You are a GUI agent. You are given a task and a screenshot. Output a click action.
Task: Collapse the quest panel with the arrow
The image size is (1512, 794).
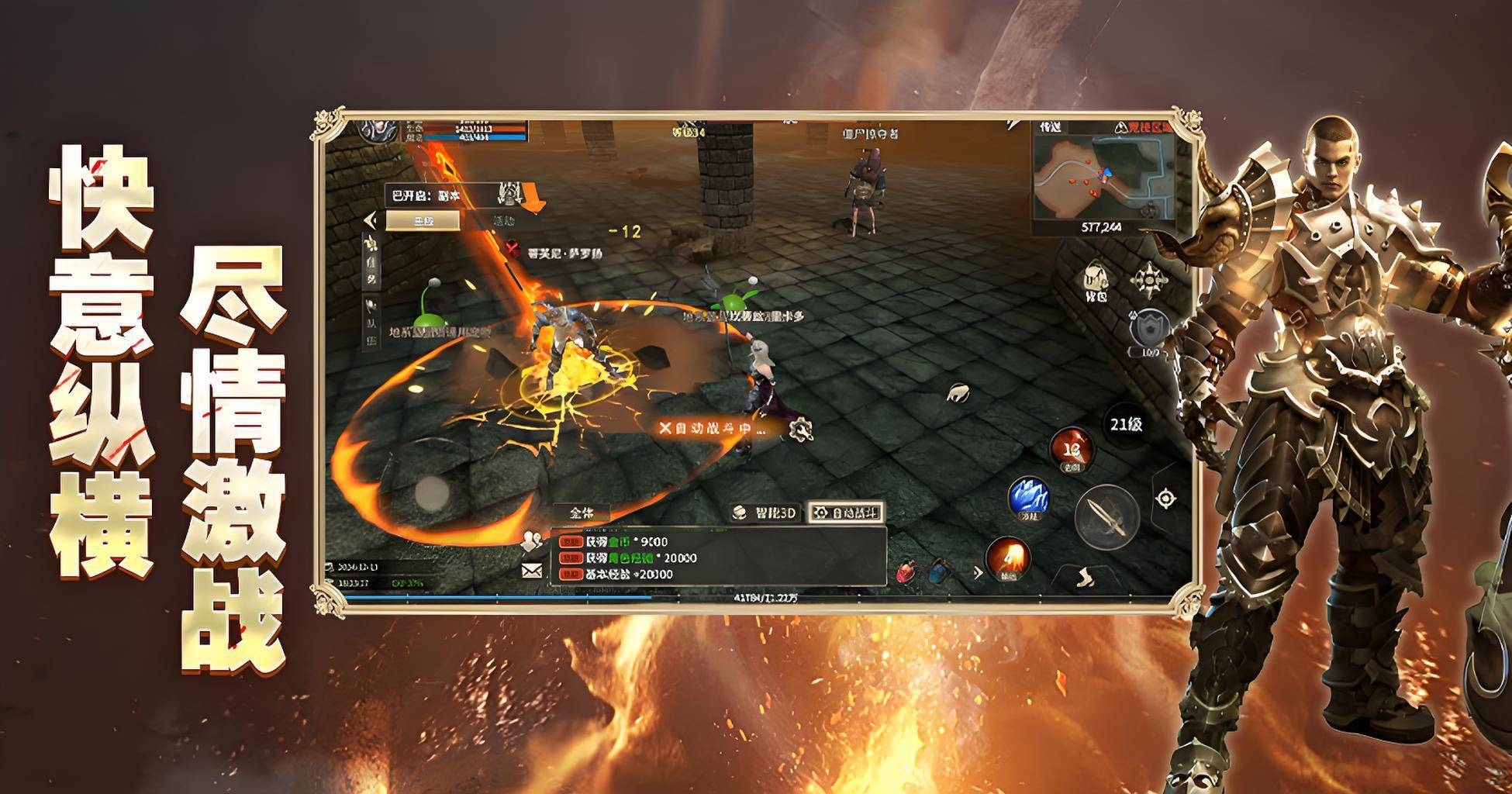[371, 220]
